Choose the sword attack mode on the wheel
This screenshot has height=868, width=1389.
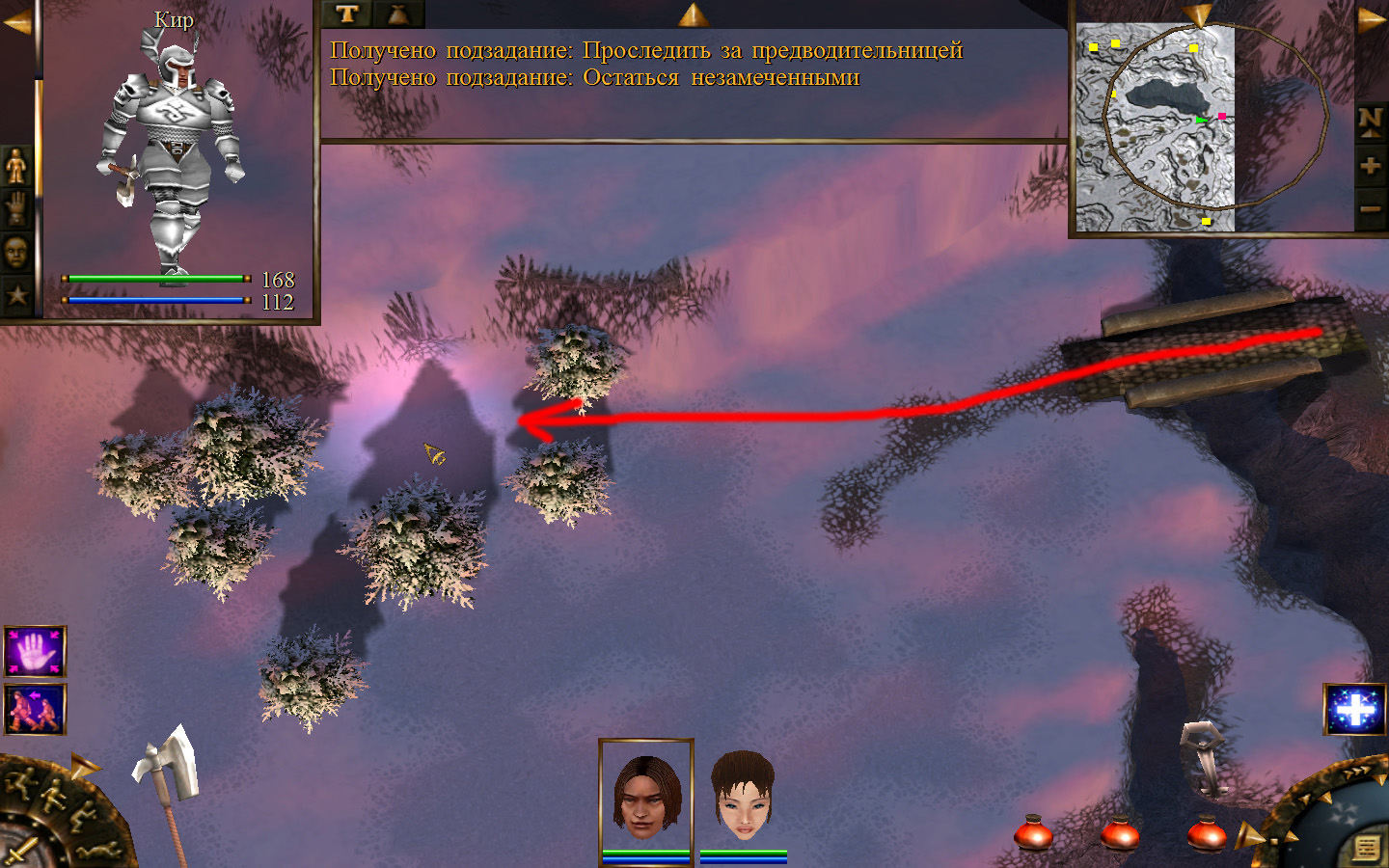[19, 851]
